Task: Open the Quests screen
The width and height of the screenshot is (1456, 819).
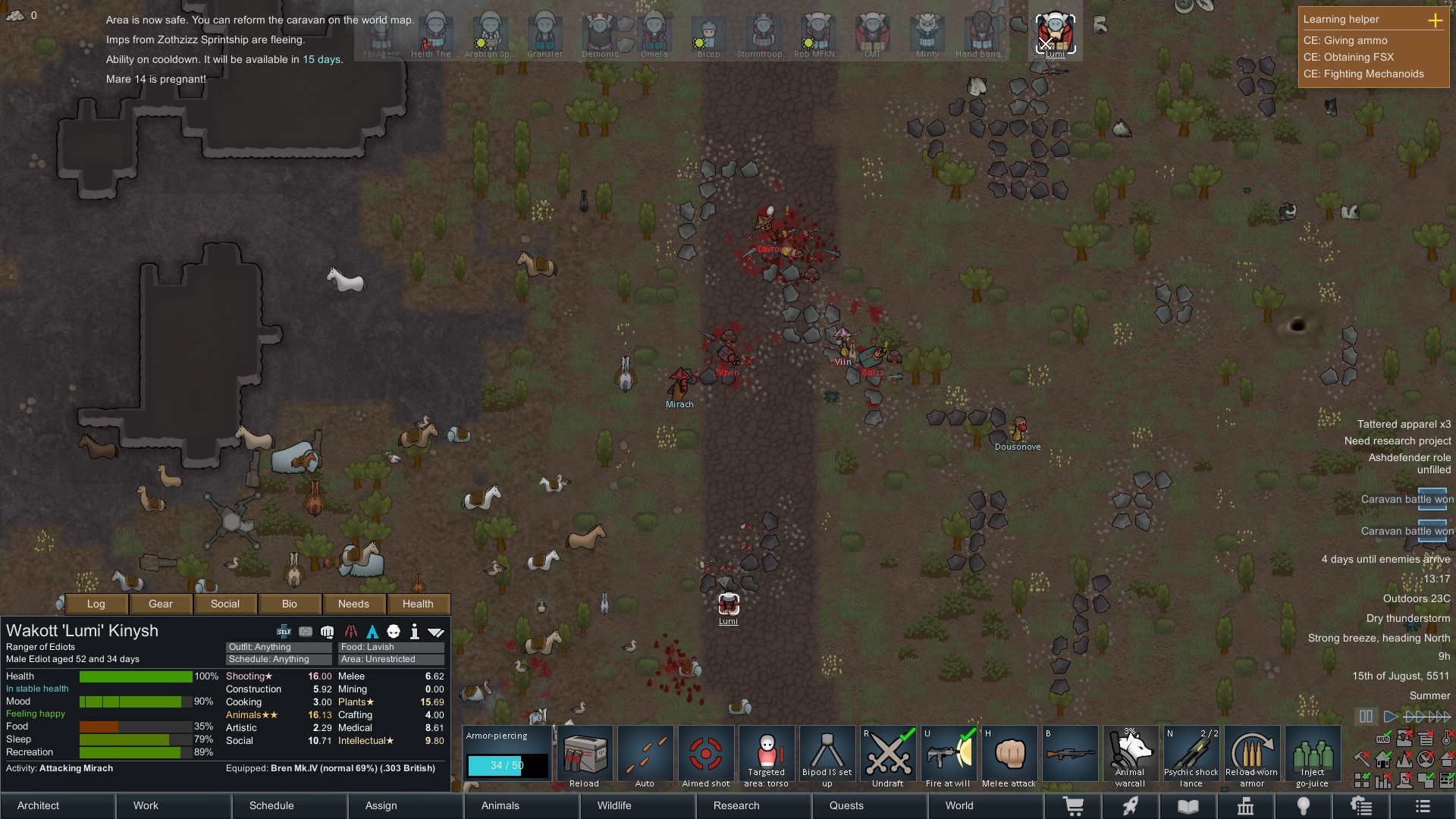Action: [847, 805]
